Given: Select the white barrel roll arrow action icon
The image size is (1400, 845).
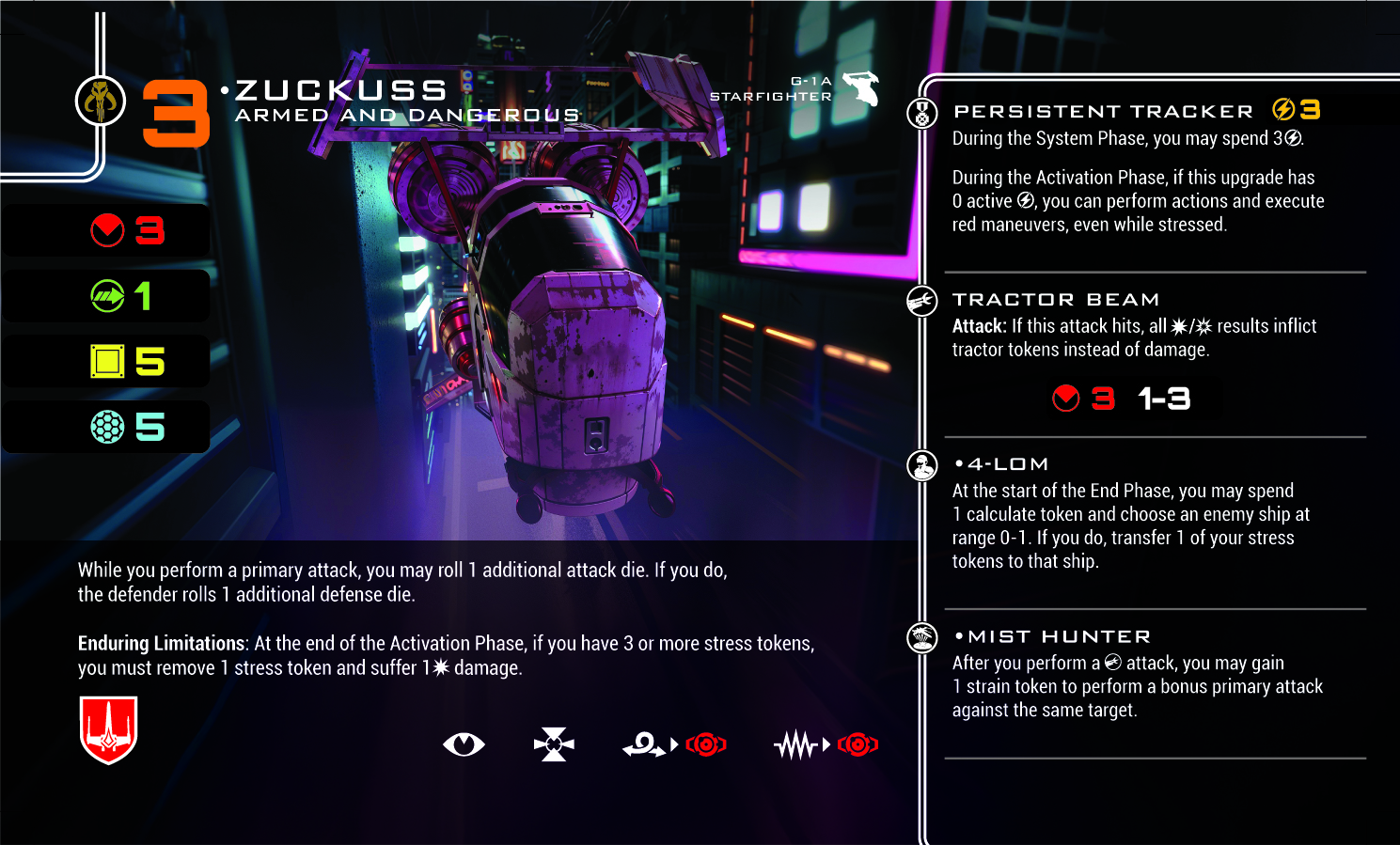Looking at the screenshot, I should [644, 745].
